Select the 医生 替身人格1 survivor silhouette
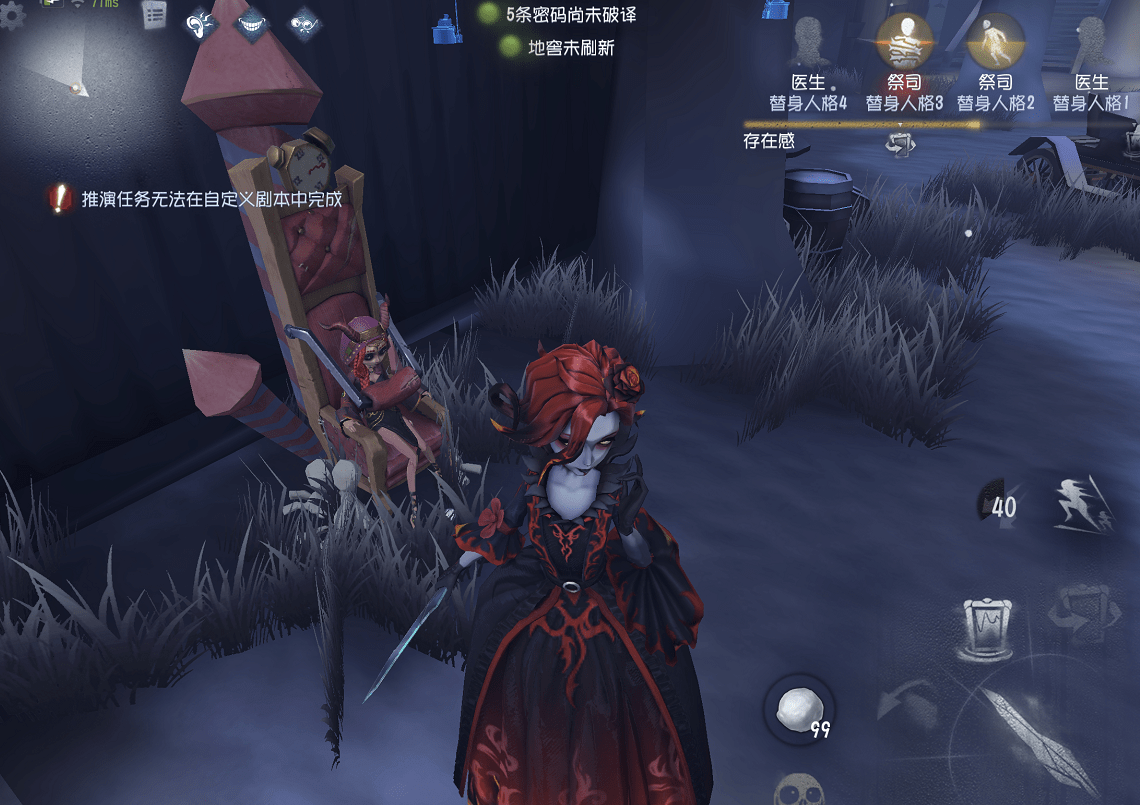The image size is (1140, 805). pos(1091,42)
